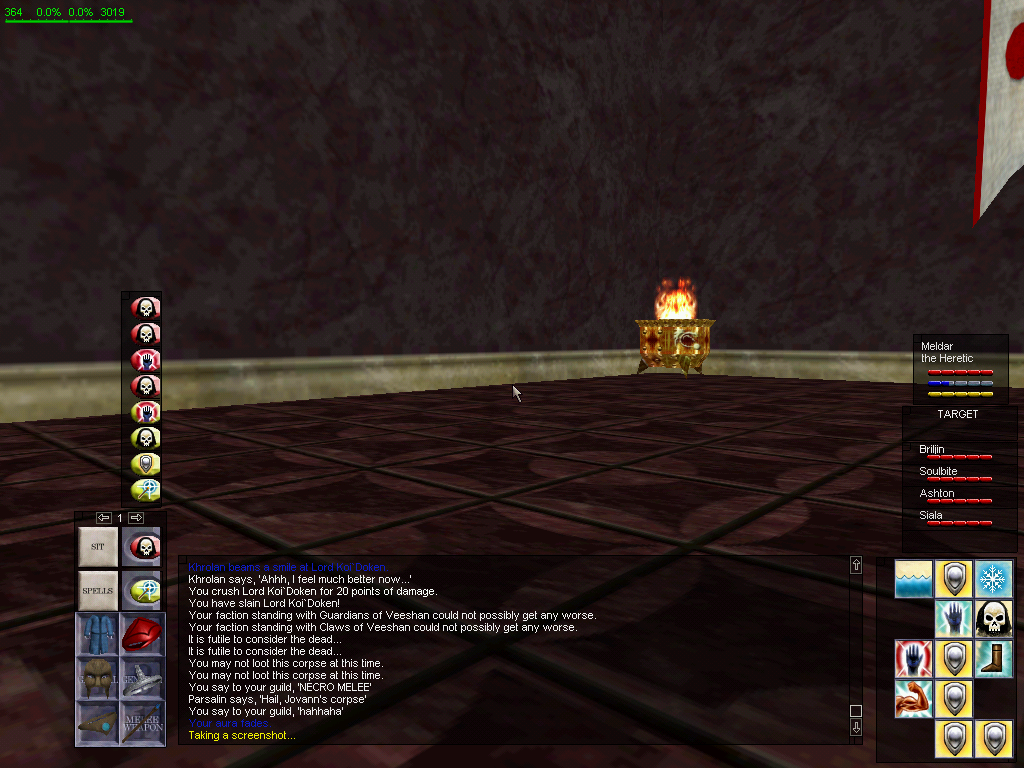This screenshot has width=1024, height=768.
Task: Click the water waves buff icon
Action: click(x=914, y=579)
